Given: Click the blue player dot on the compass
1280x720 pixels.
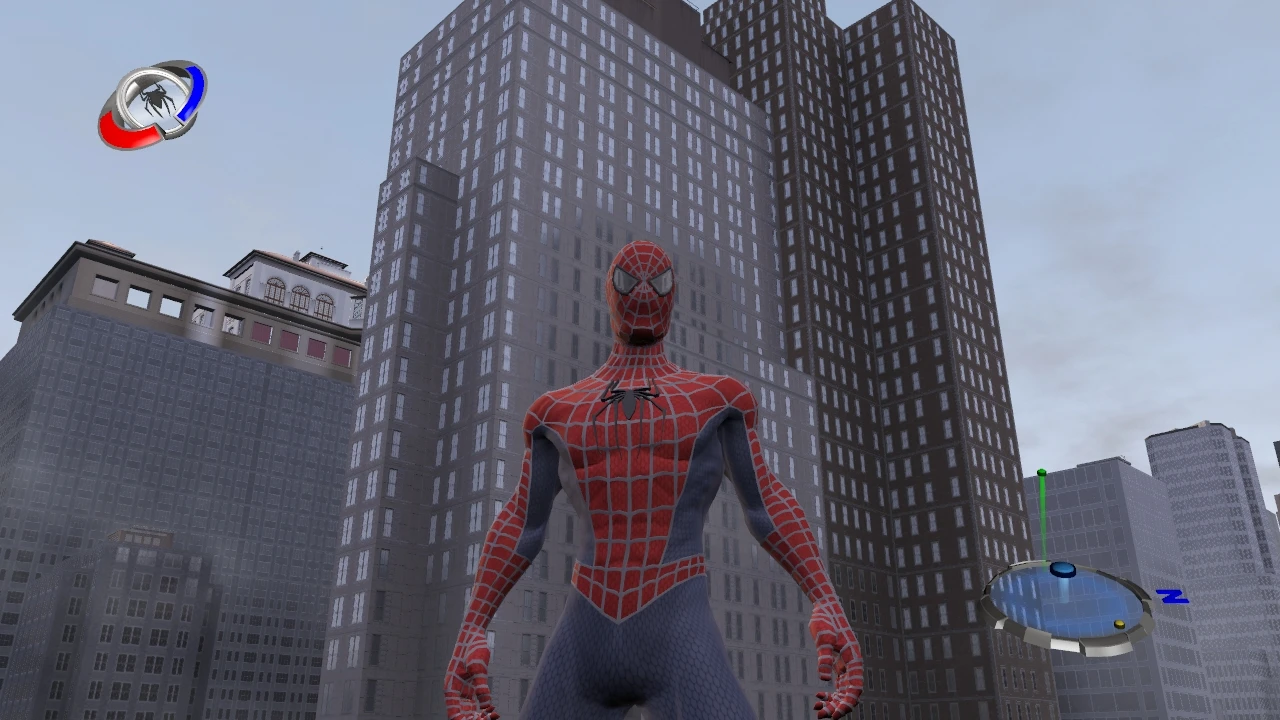Looking at the screenshot, I should click(x=1063, y=570).
